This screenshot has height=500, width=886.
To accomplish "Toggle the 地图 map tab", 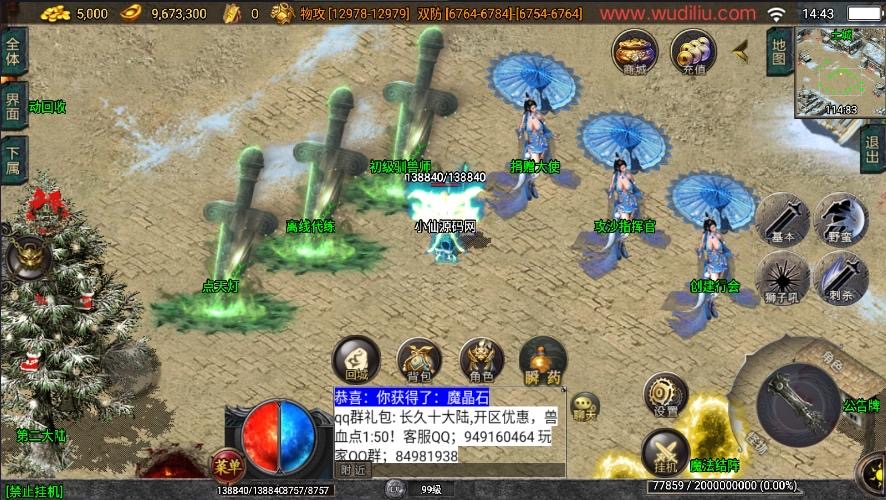I will point(779,50).
